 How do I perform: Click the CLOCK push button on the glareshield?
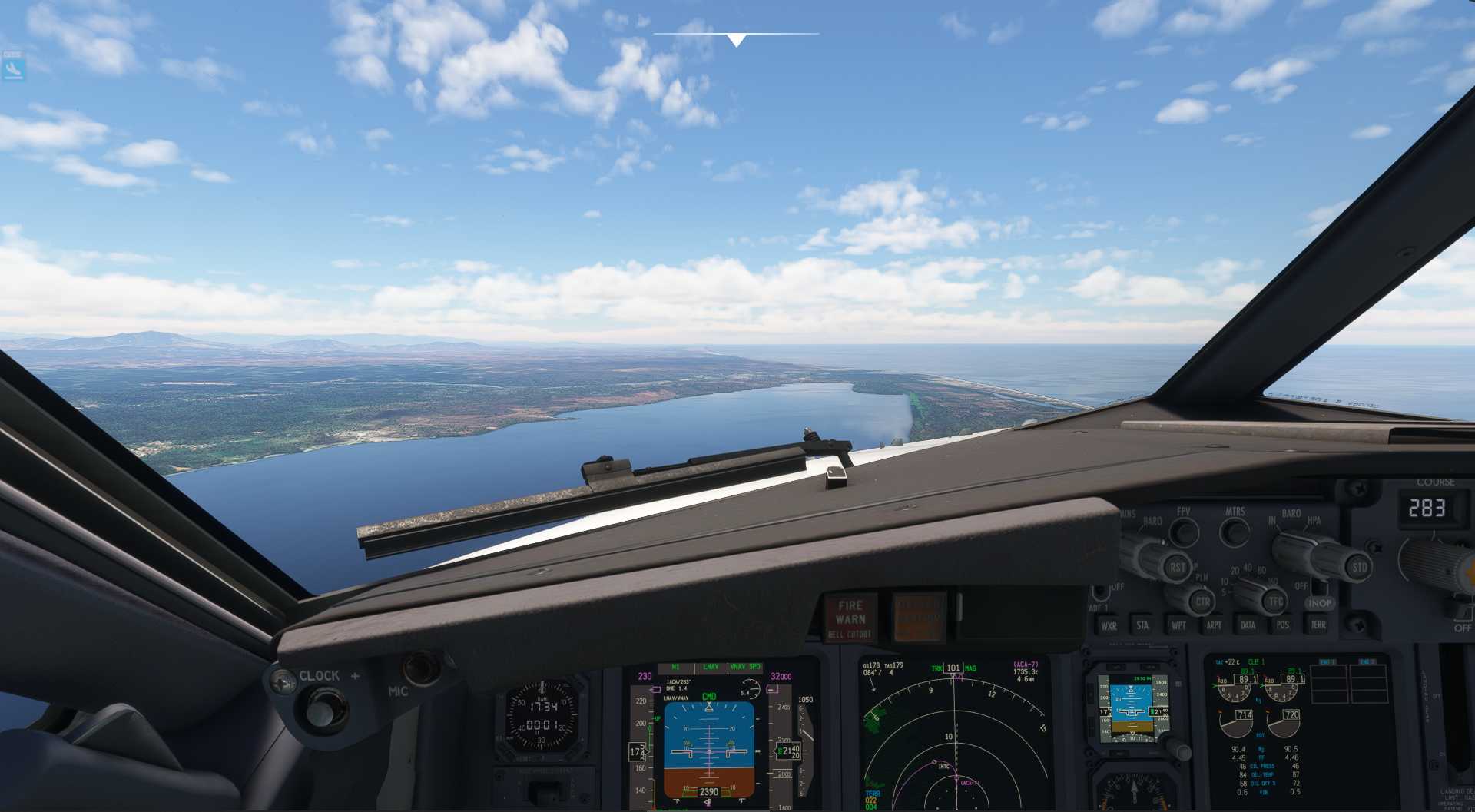(x=326, y=708)
